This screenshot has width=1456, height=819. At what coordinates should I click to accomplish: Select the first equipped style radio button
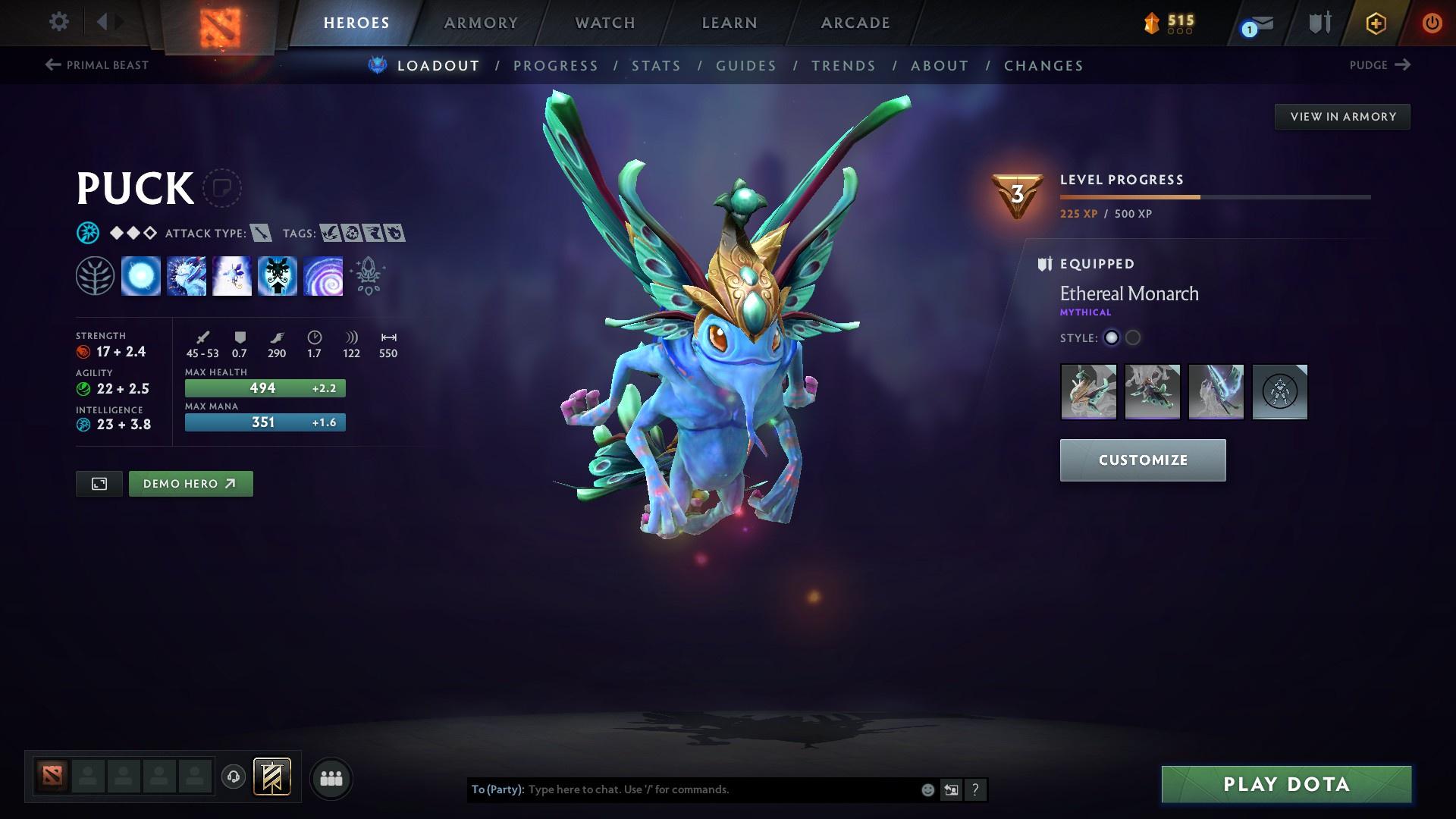1112,338
